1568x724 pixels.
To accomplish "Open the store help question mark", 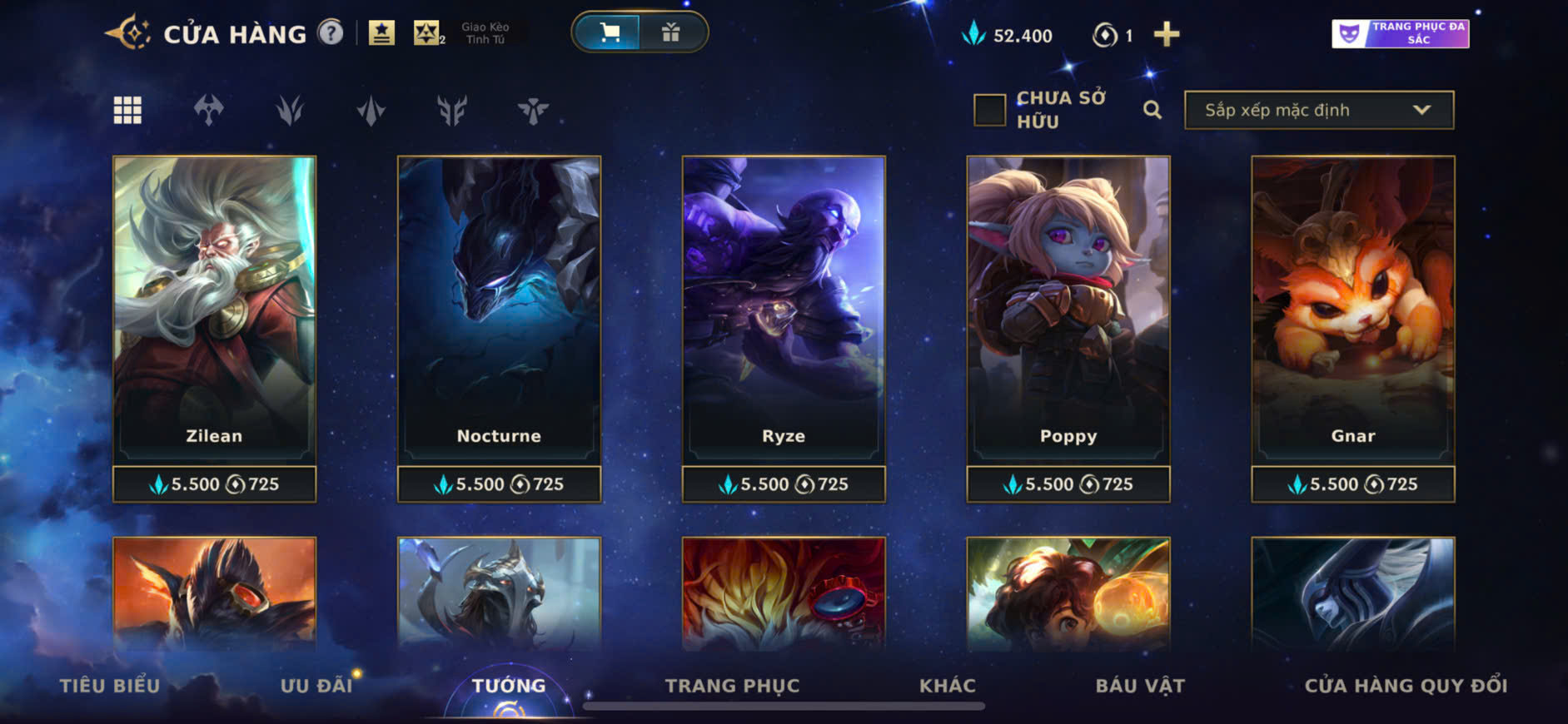I will [331, 33].
